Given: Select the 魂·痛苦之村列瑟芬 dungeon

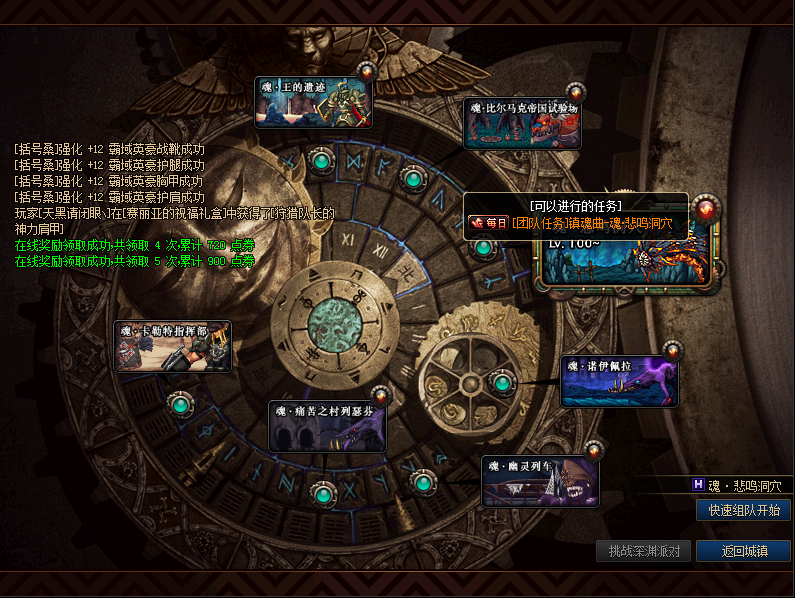Looking at the screenshot, I should click(x=328, y=426).
